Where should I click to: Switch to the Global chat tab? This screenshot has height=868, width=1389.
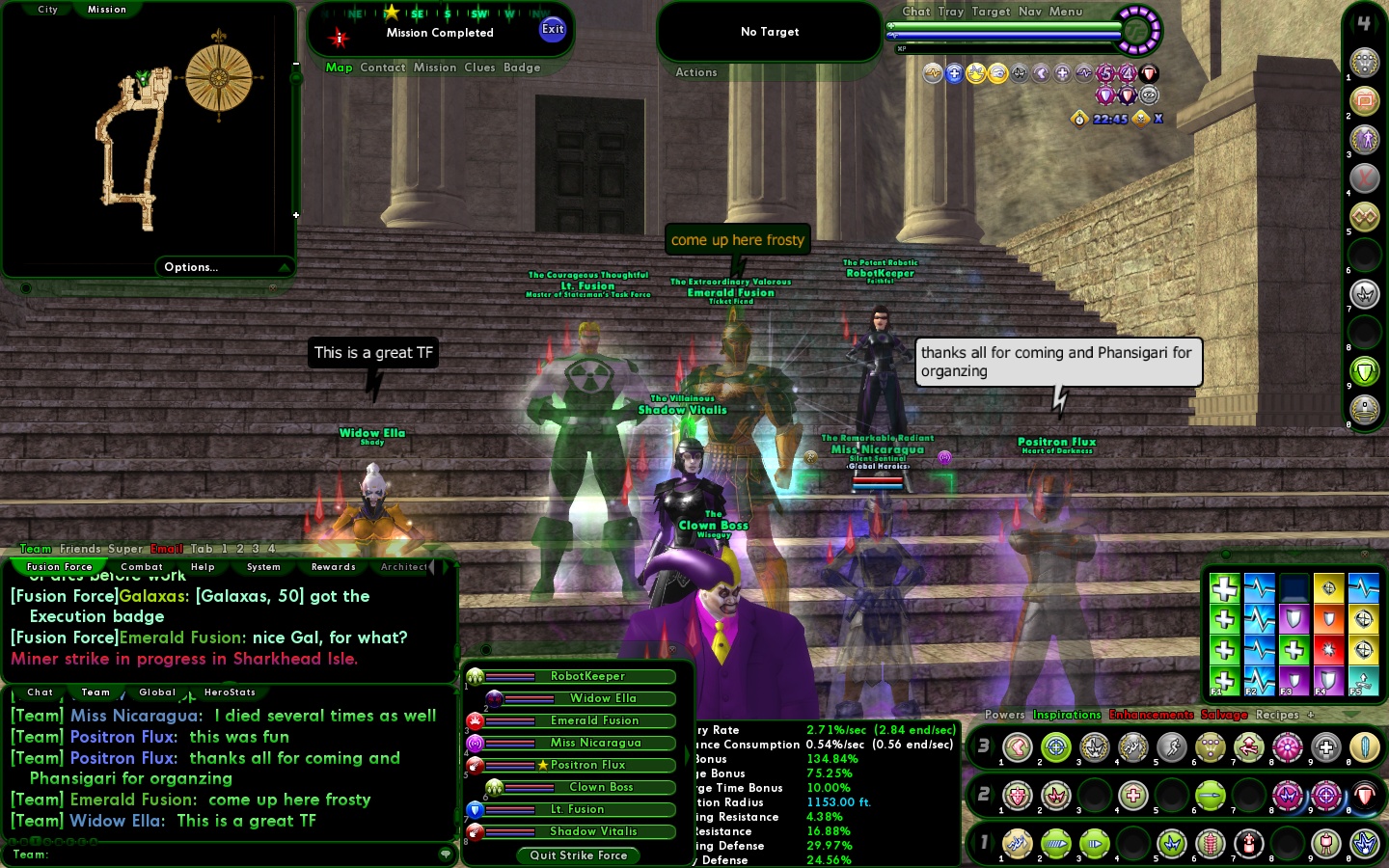pyautogui.click(x=157, y=692)
